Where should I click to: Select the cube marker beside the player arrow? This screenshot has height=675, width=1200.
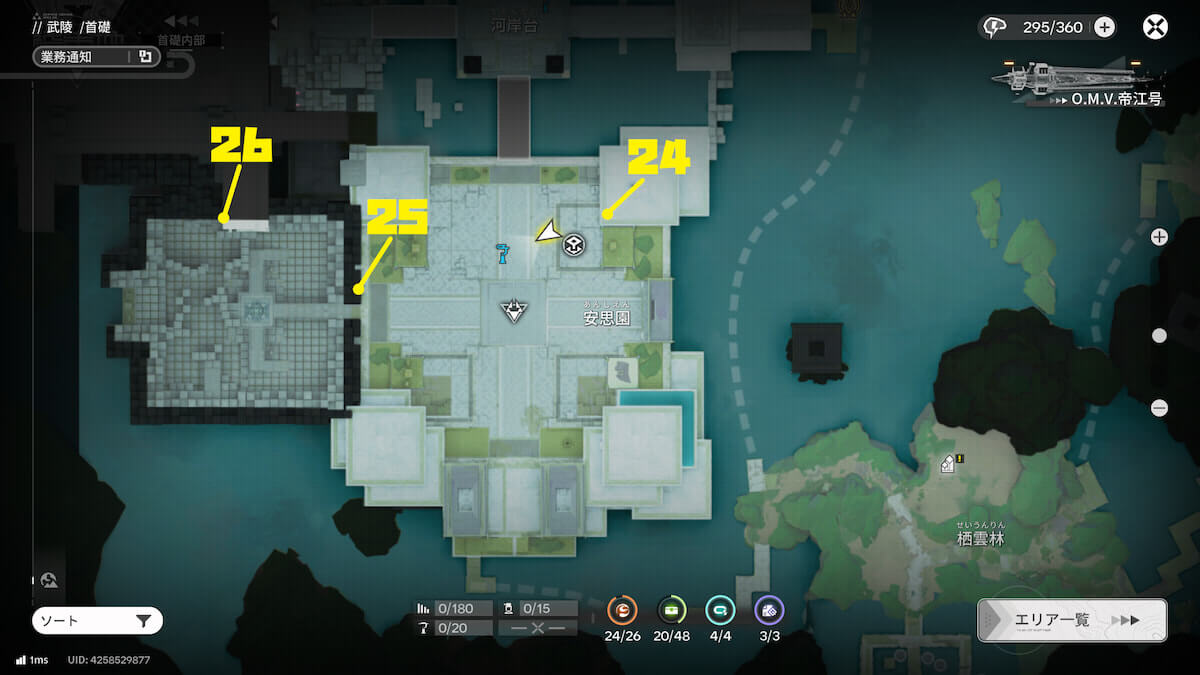574,244
